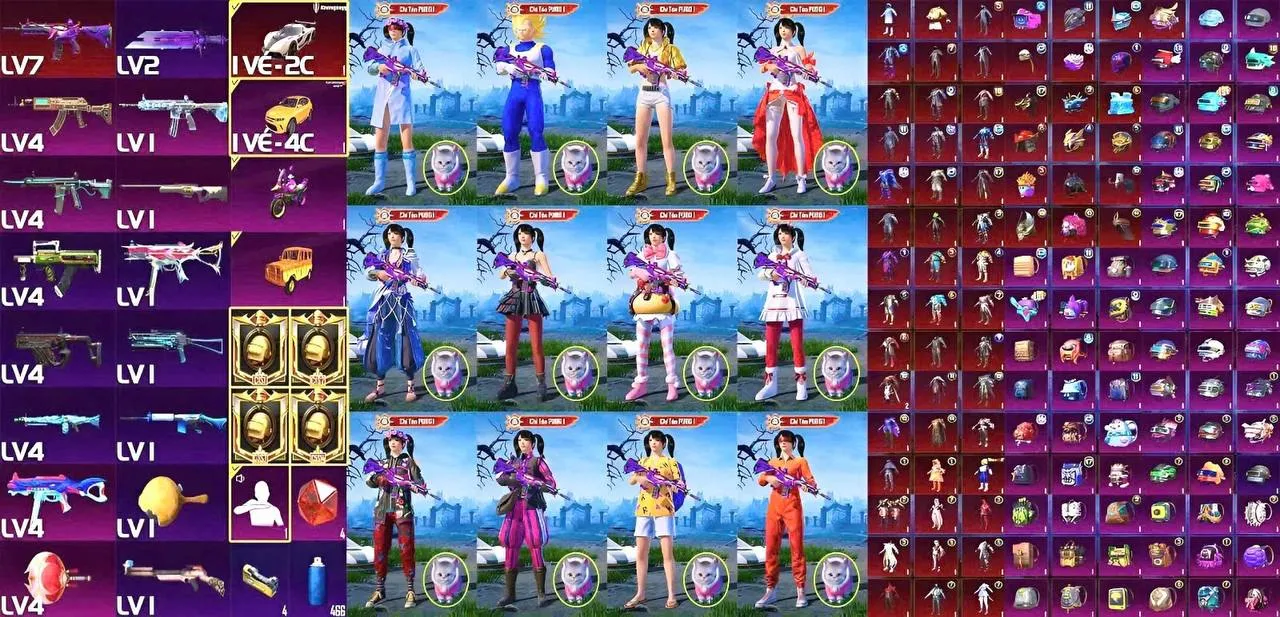Image resolution: width=1280 pixels, height=617 pixels.
Task: Pick the pink motorcycle vehicle tile
Action: point(288,192)
